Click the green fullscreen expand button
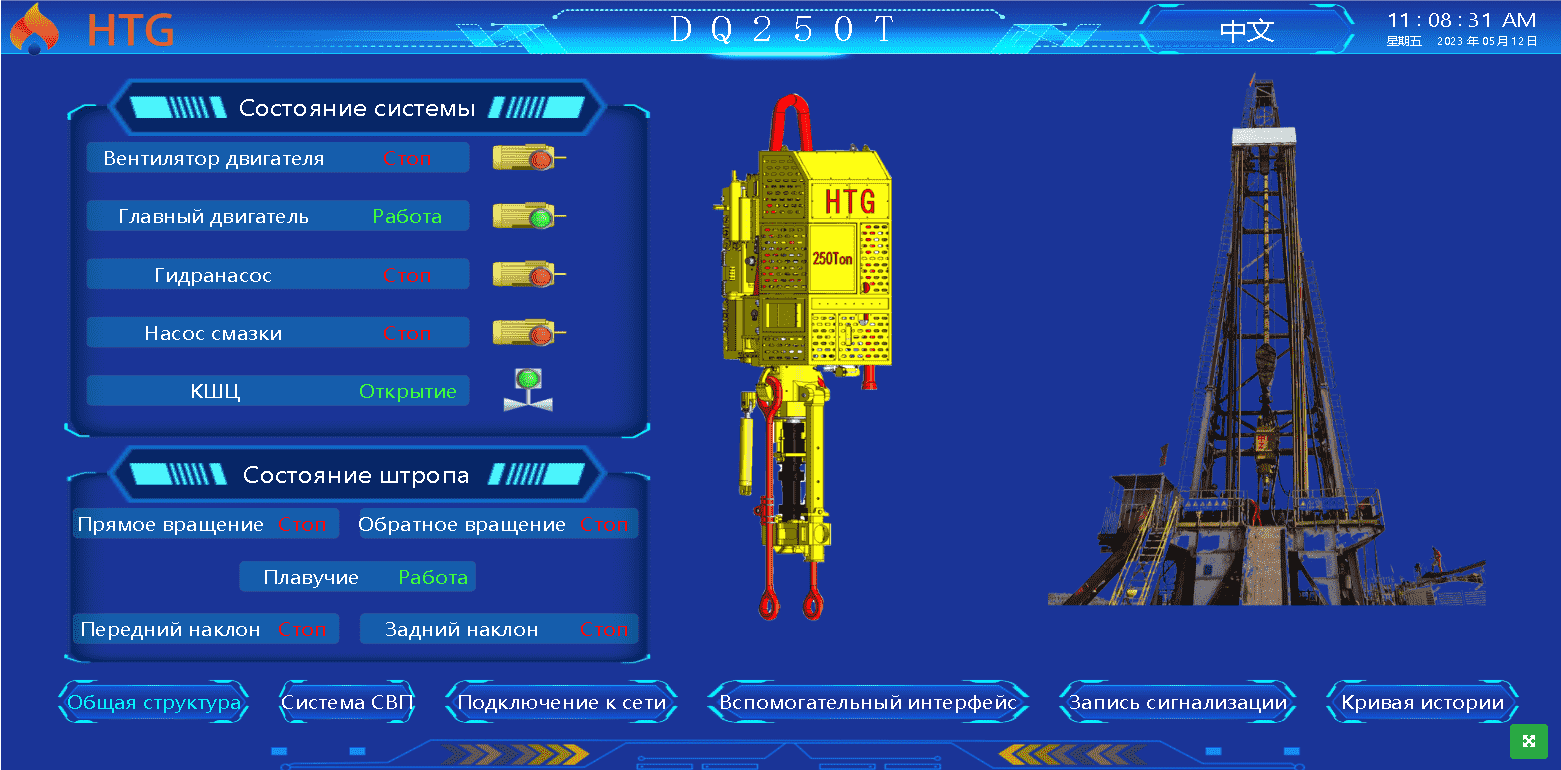 point(1528,741)
